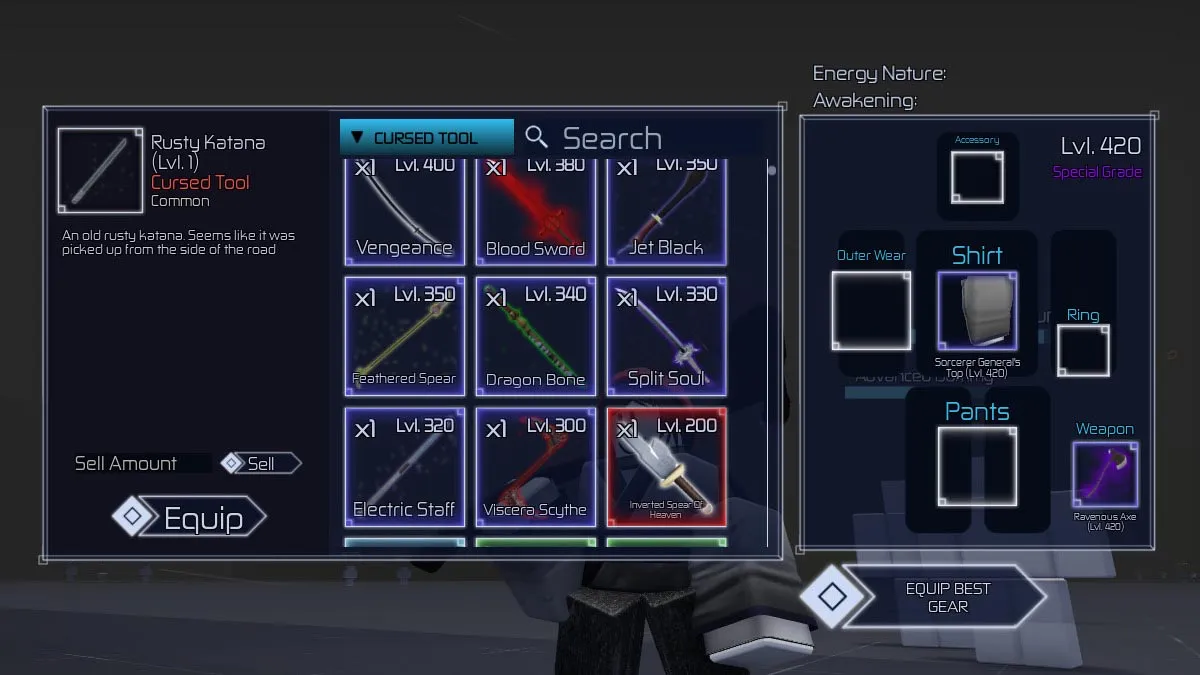This screenshot has width=1200, height=675.
Task: Equip the selected Rusty Katana
Action: pyautogui.click(x=190, y=518)
